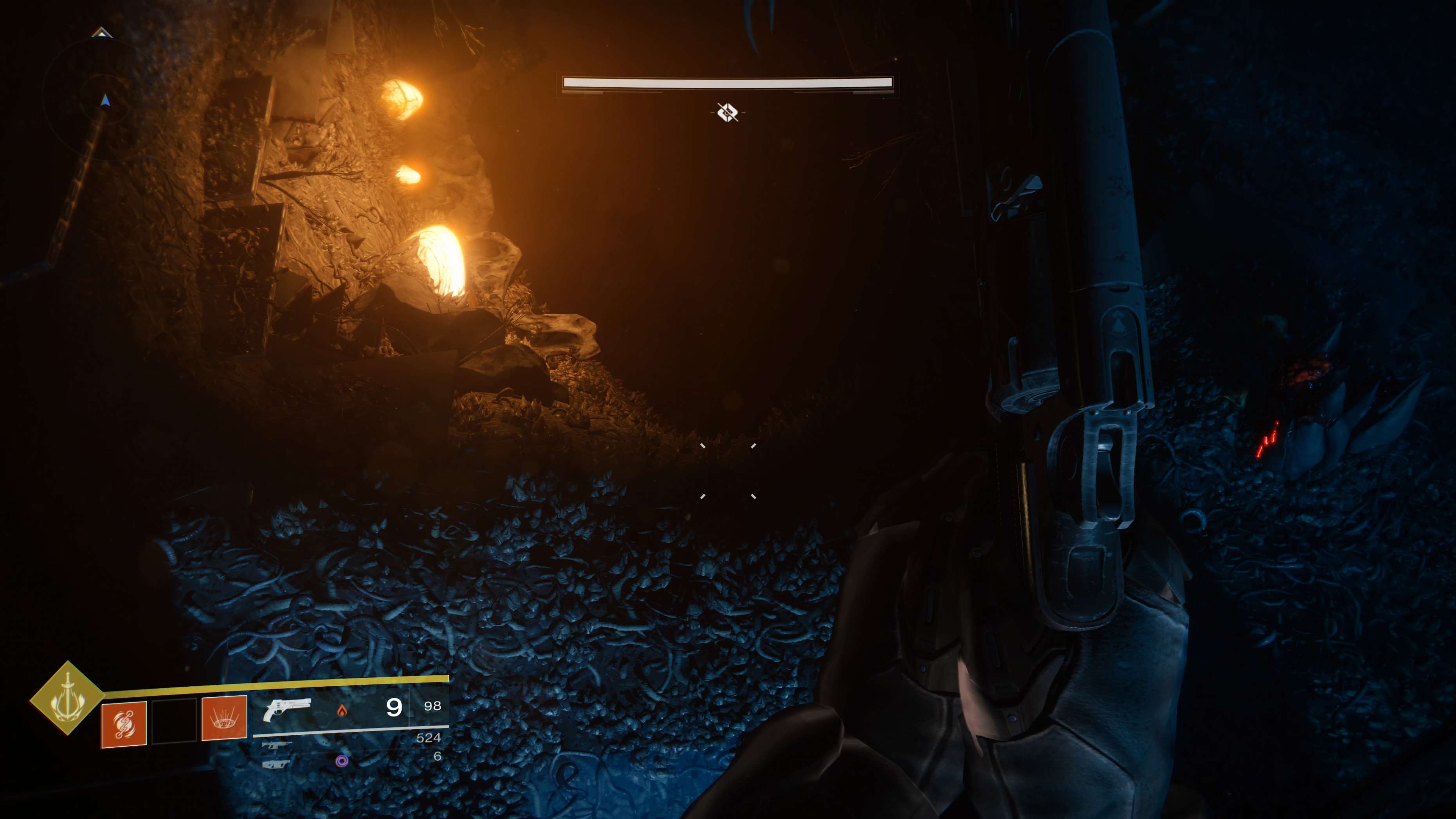Switch to the rifle in the second weapon slot
The image size is (1456, 819).
pos(277,745)
